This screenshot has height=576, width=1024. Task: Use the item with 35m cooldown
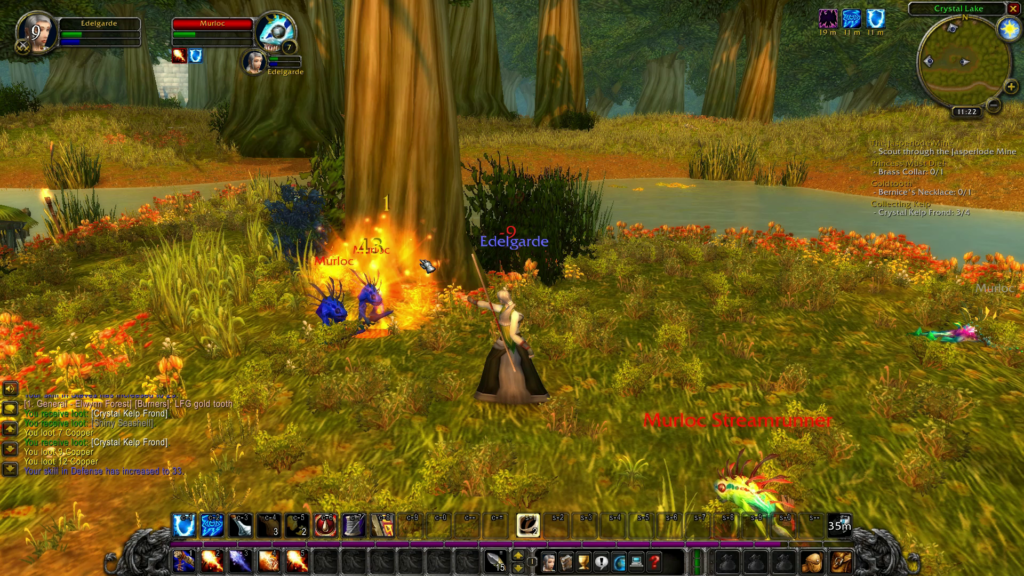[x=840, y=524]
